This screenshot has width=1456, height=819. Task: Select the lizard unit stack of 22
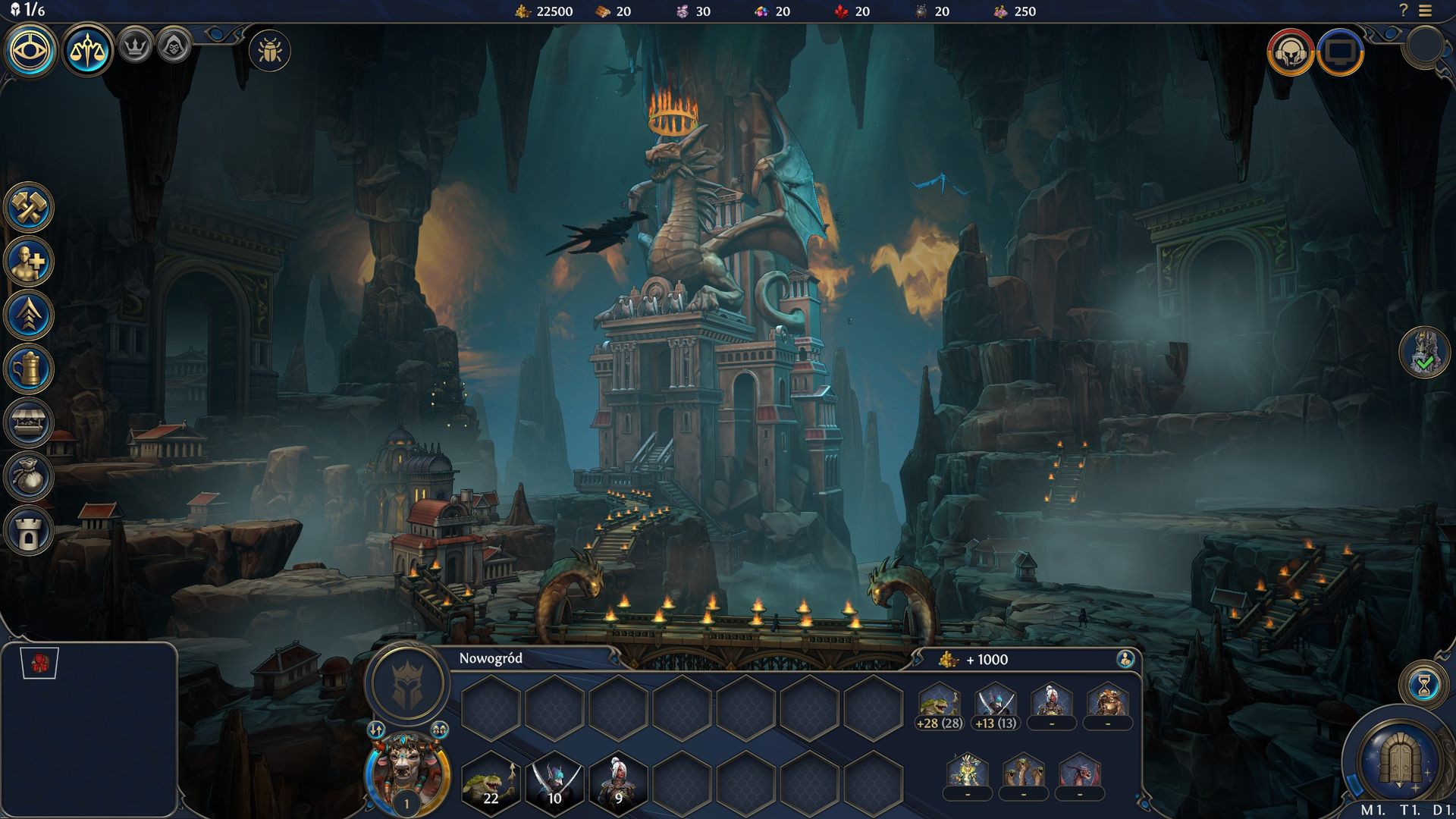(x=491, y=783)
